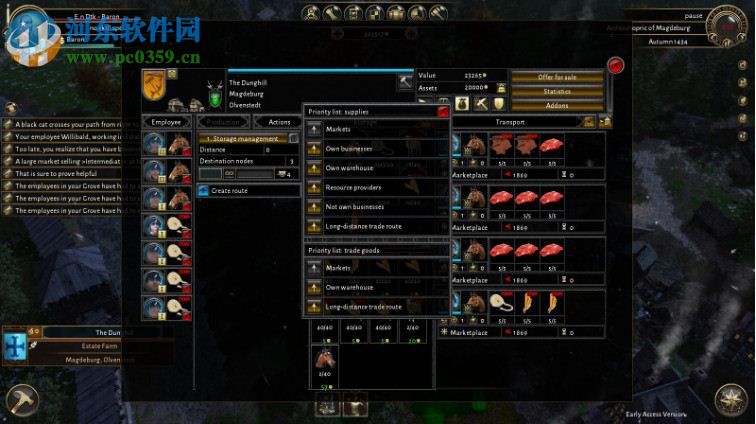Close the priority list popup

coord(443,112)
